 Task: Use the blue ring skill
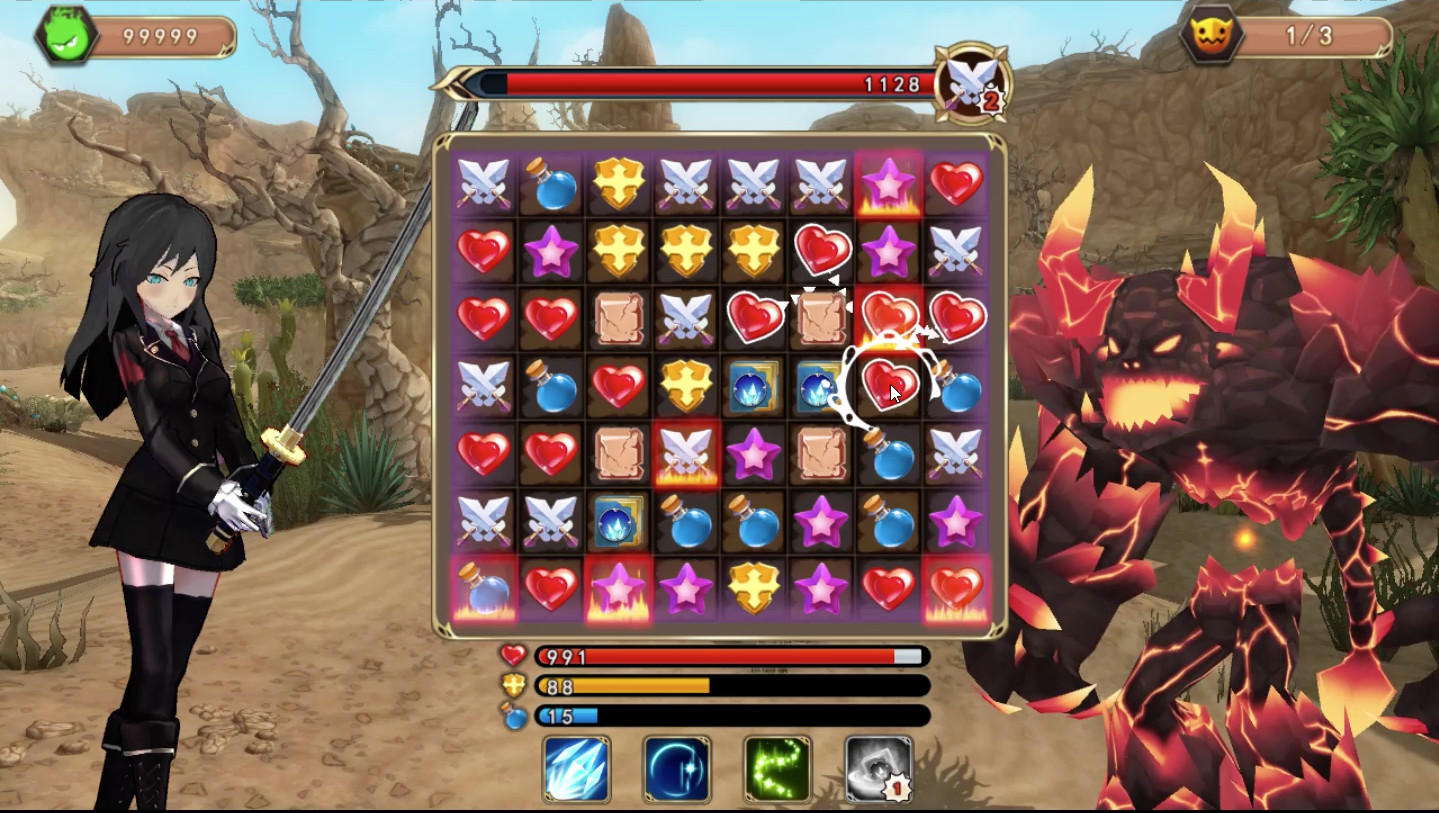[674, 769]
